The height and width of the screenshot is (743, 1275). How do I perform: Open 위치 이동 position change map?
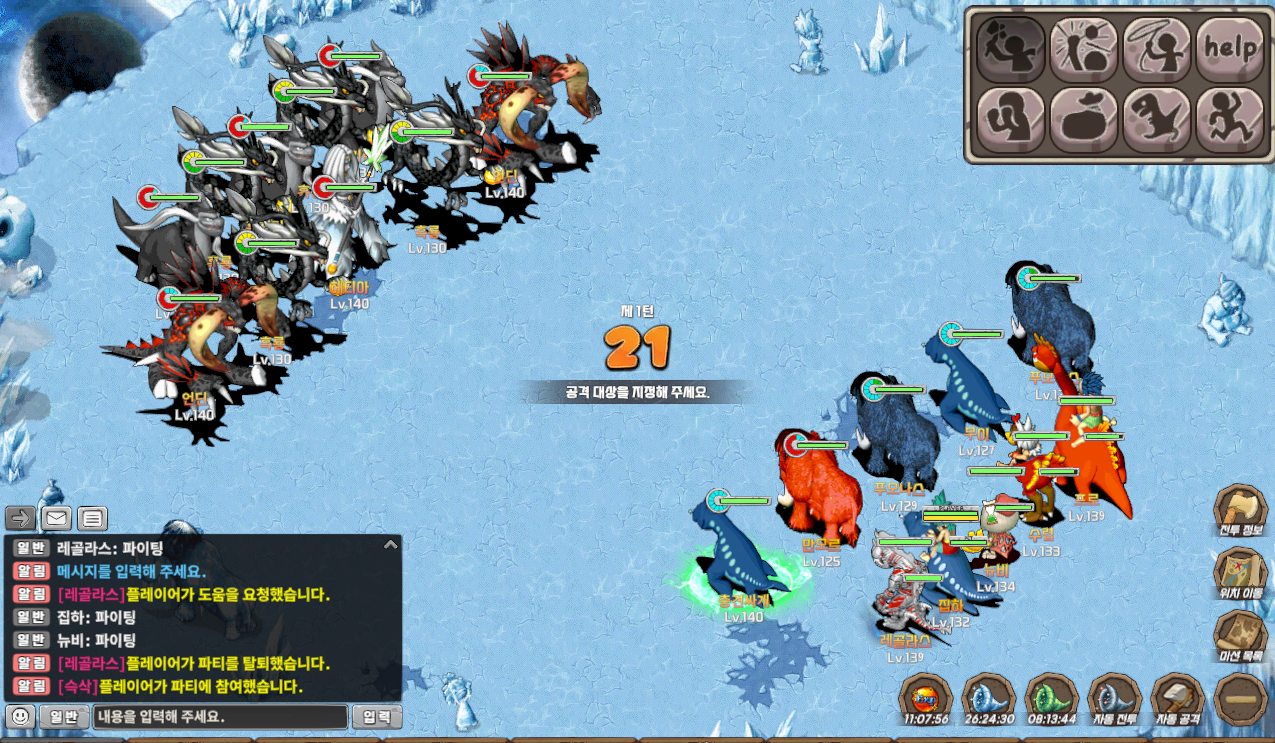(x=1241, y=576)
